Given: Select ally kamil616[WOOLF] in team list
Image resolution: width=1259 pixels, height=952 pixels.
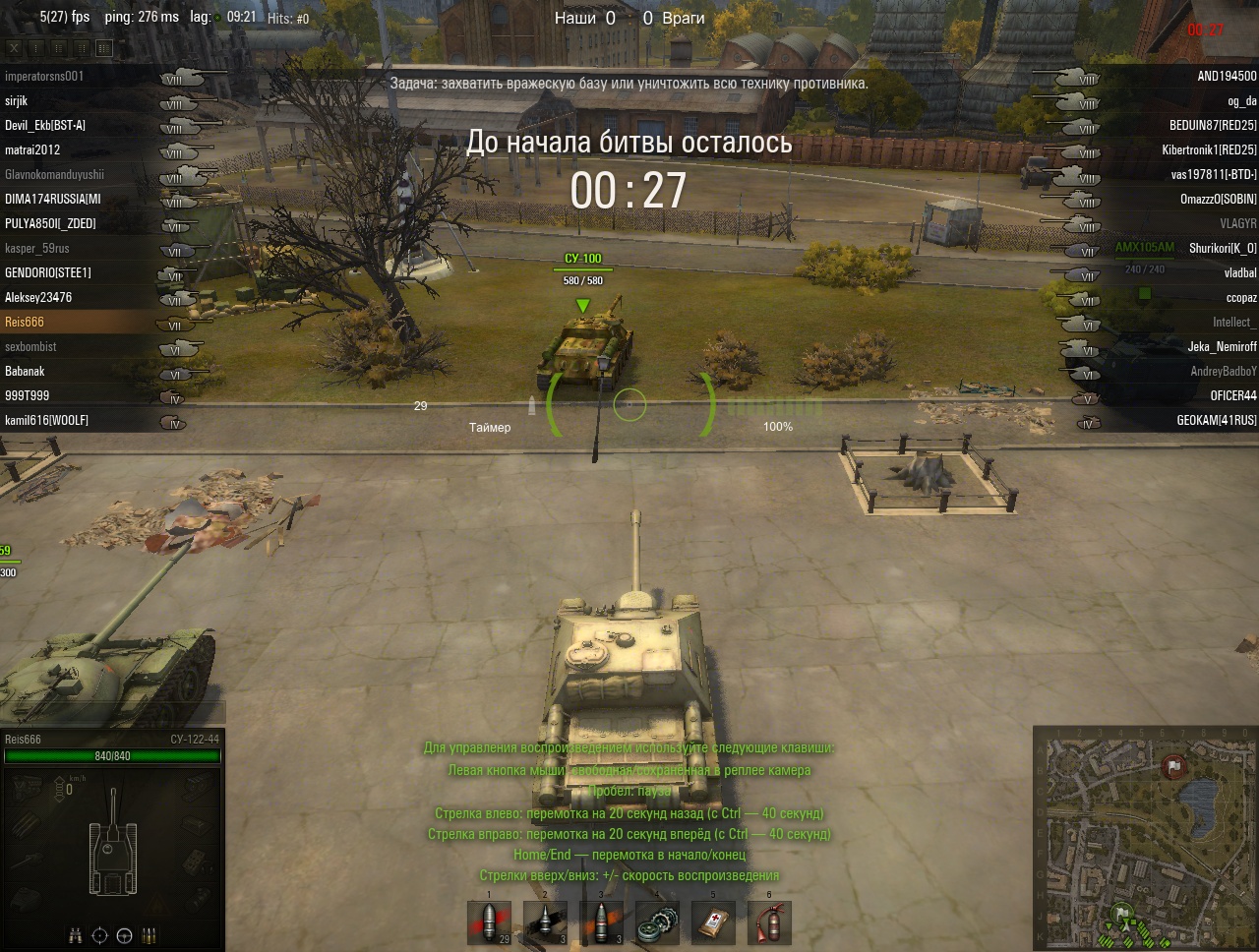Looking at the screenshot, I should click(46, 420).
